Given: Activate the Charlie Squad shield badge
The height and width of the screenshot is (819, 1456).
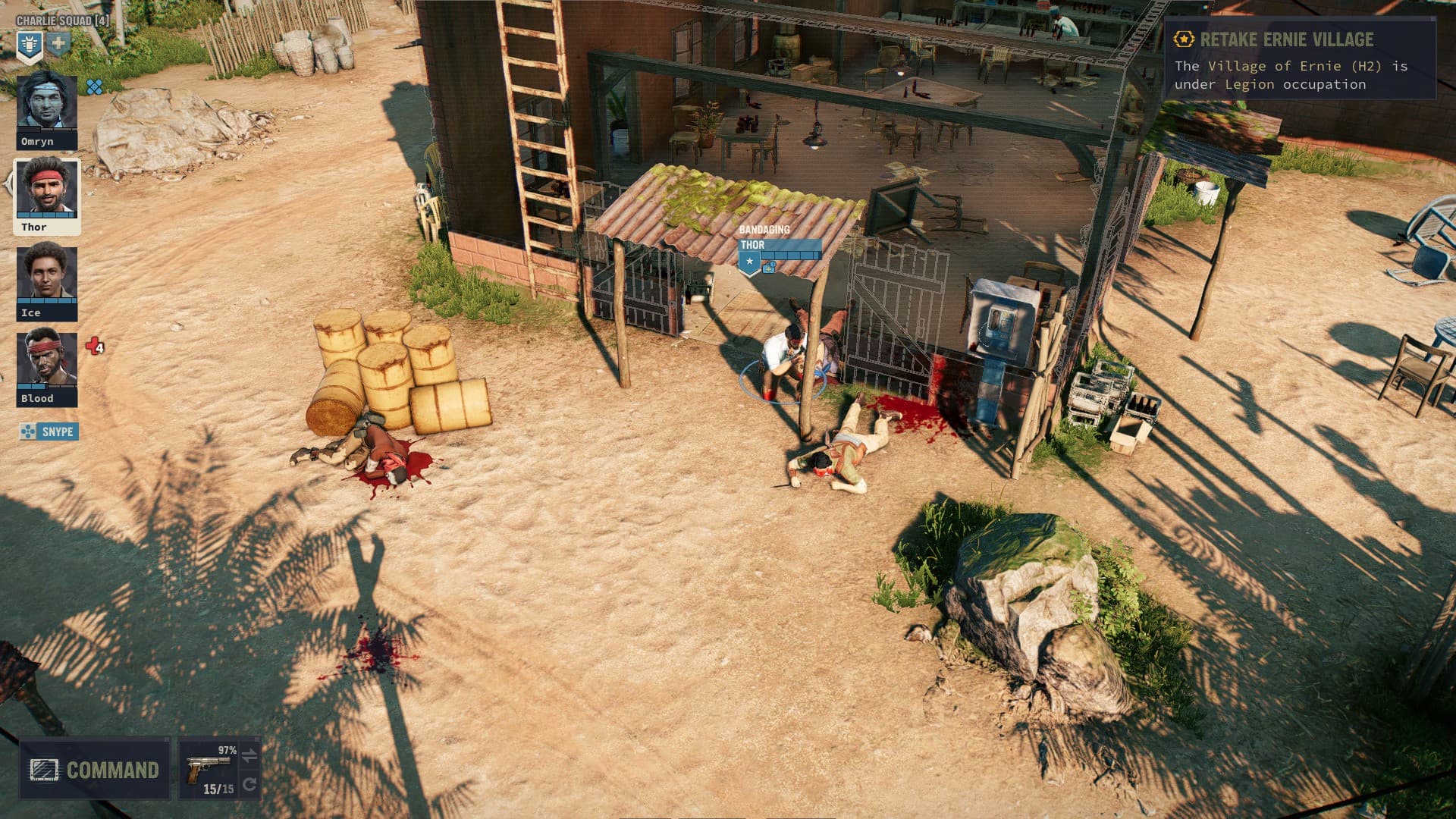Looking at the screenshot, I should click(29, 45).
